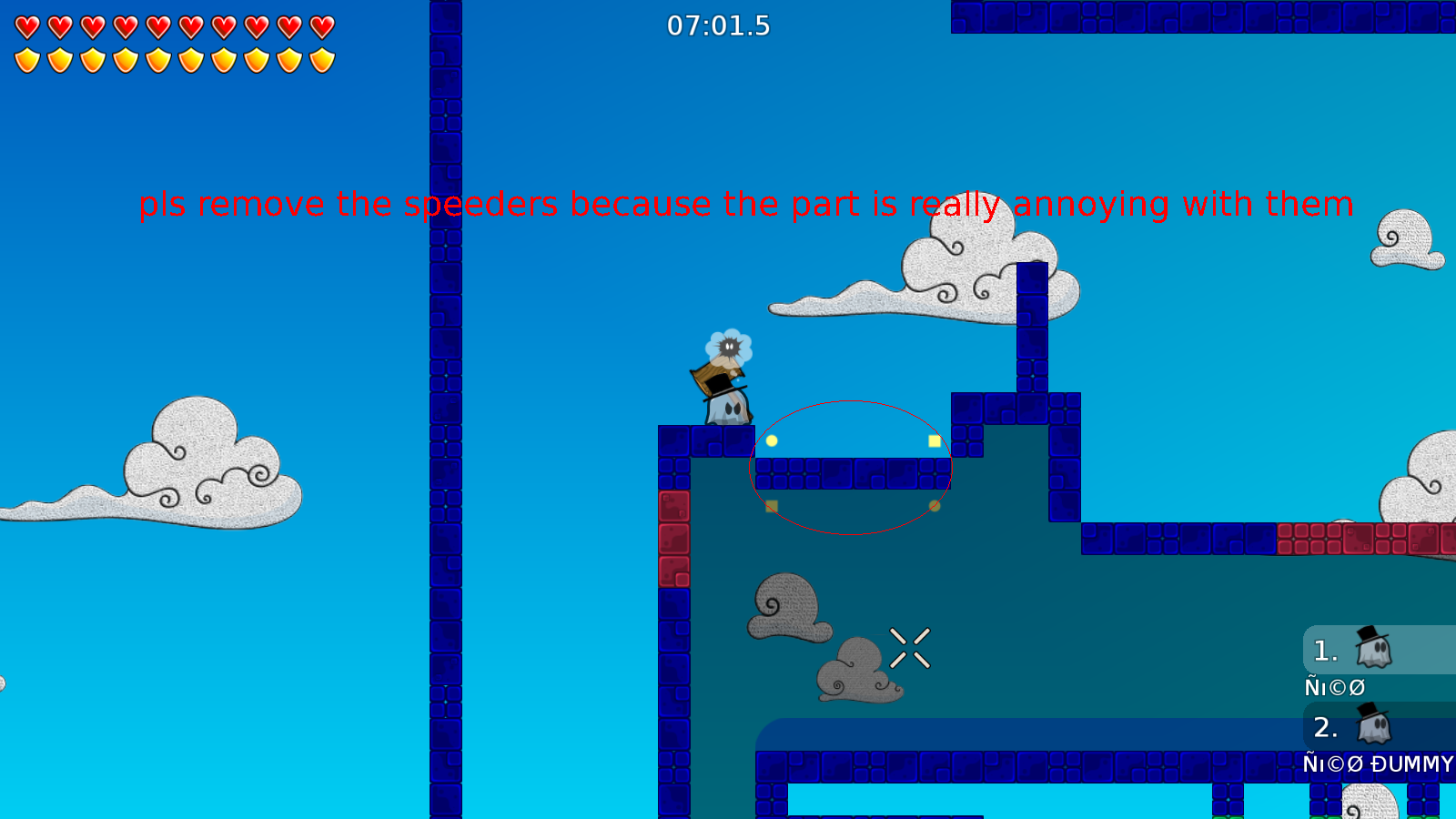The height and width of the screenshot is (819, 1456).
Task: Click the crosshair X marker below the platform
Action: (911, 648)
